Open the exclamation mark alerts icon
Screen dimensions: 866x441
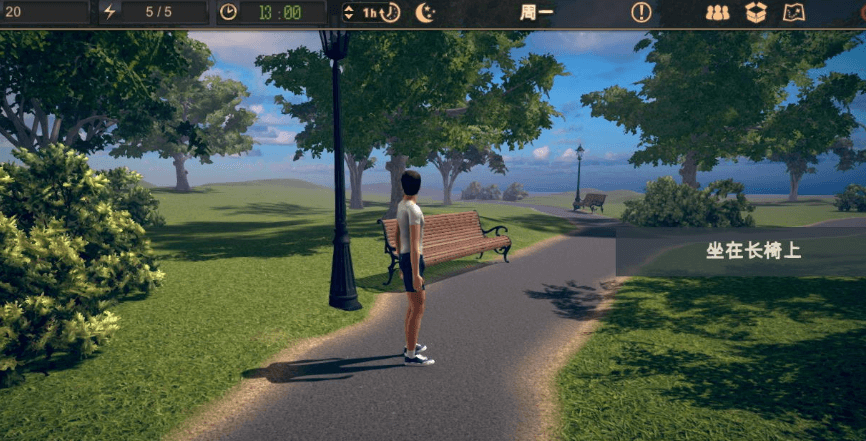[x=641, y=13]
